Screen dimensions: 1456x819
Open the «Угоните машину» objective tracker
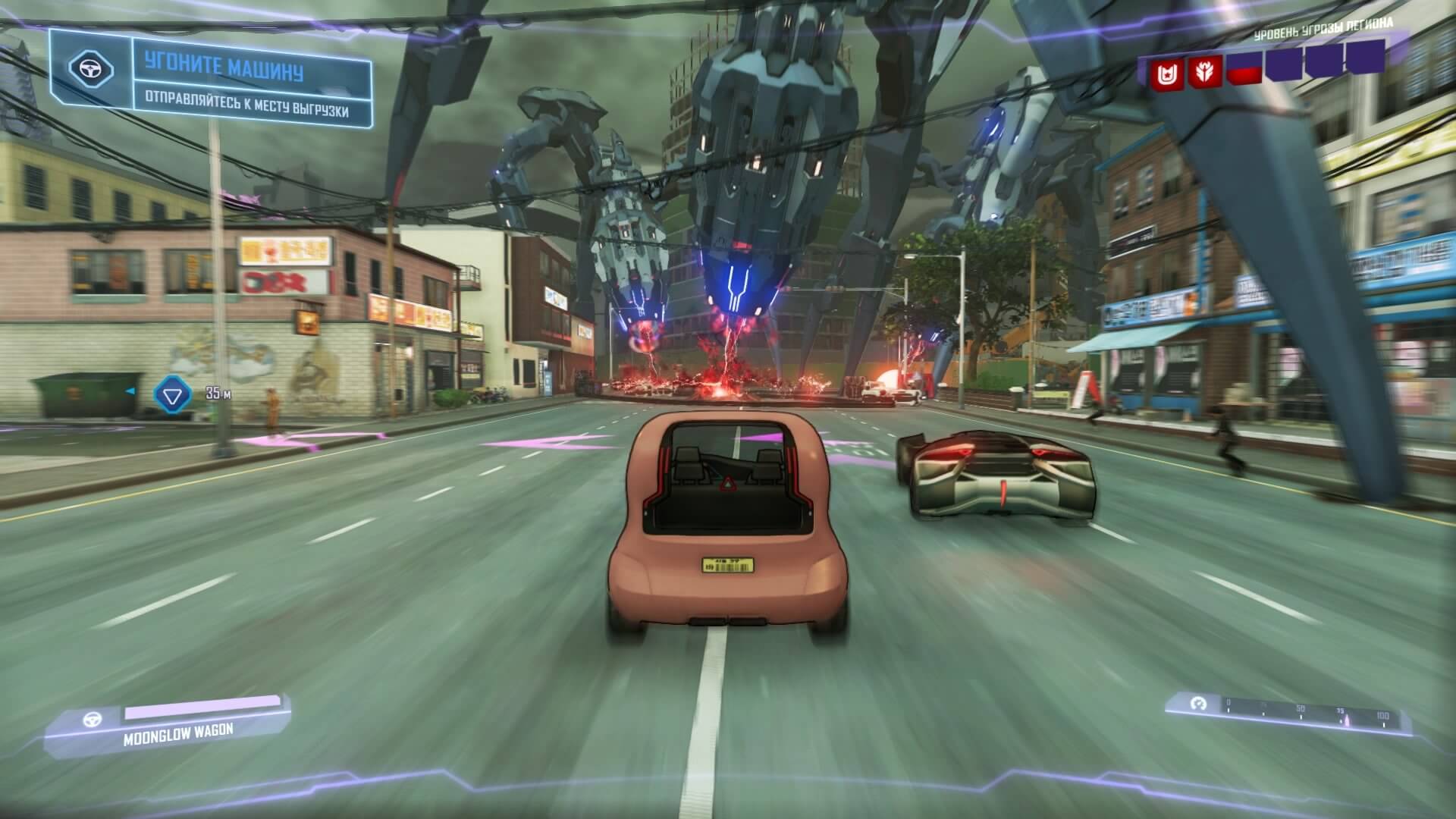[224, 70]
